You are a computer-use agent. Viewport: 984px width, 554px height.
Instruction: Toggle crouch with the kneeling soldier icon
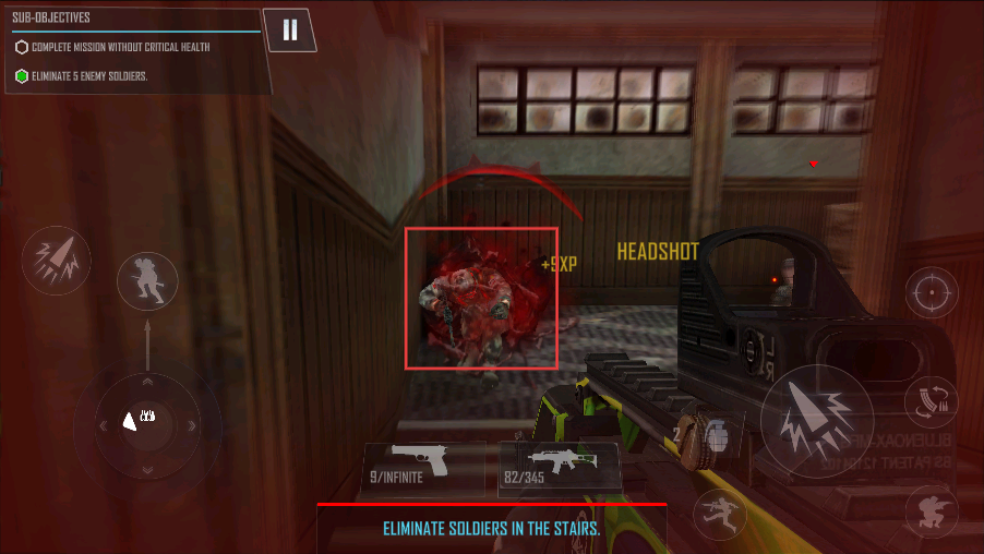click(931, 511)
